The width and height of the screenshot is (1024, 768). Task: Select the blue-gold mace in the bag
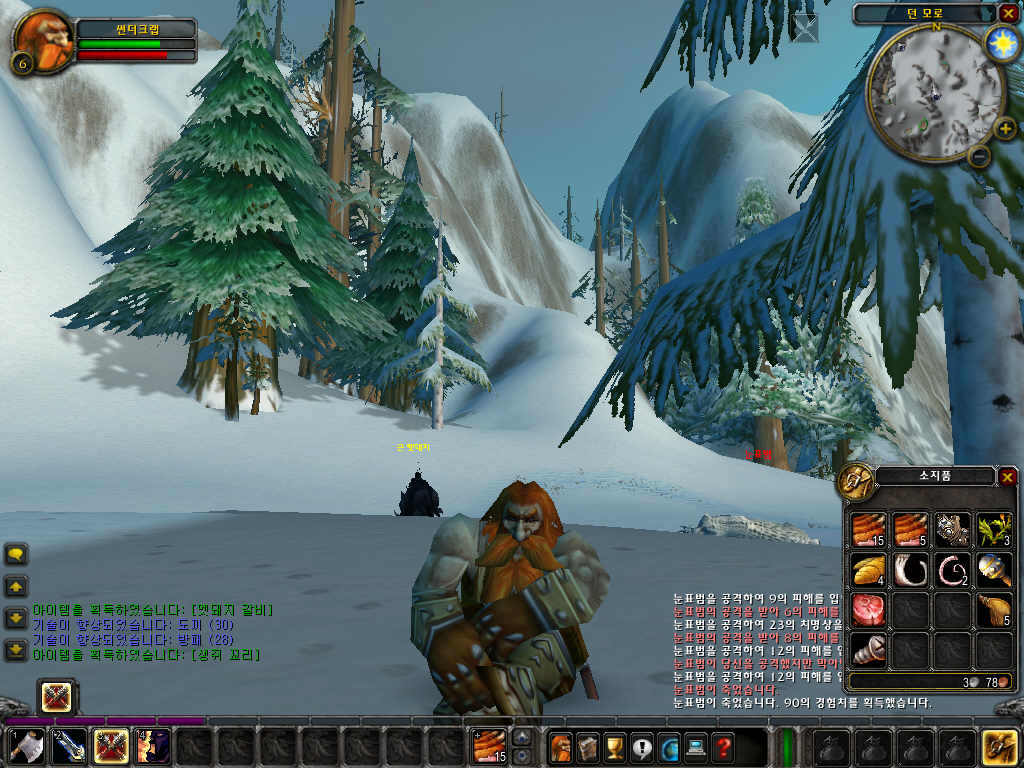[995, 570]
